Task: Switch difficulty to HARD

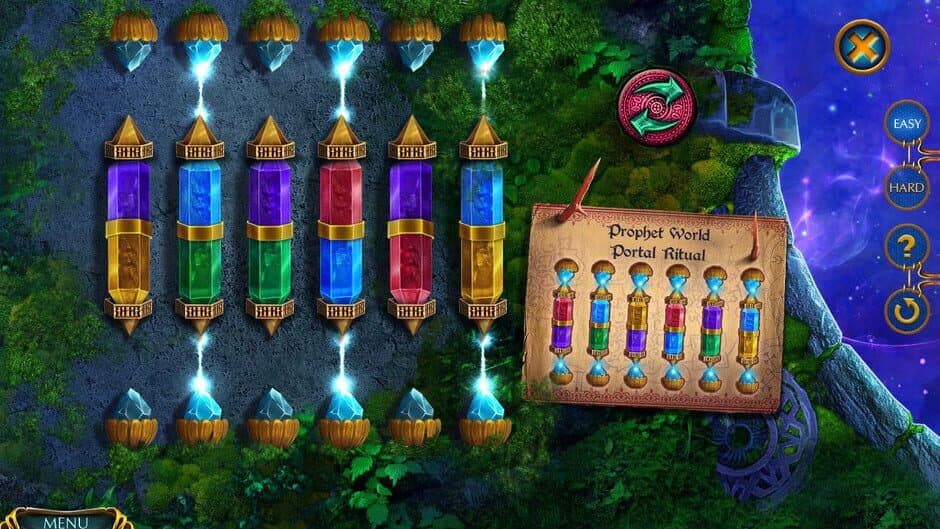Action: [x=906, y=187]
